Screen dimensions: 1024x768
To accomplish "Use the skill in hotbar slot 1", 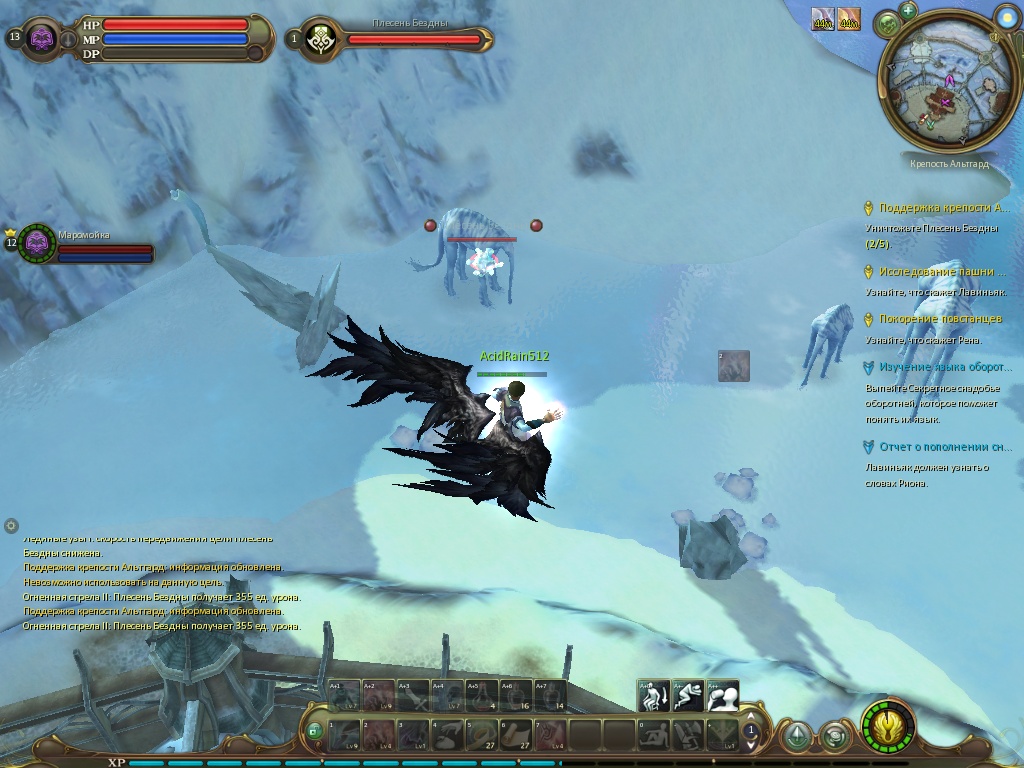I will tap(345, 735).
